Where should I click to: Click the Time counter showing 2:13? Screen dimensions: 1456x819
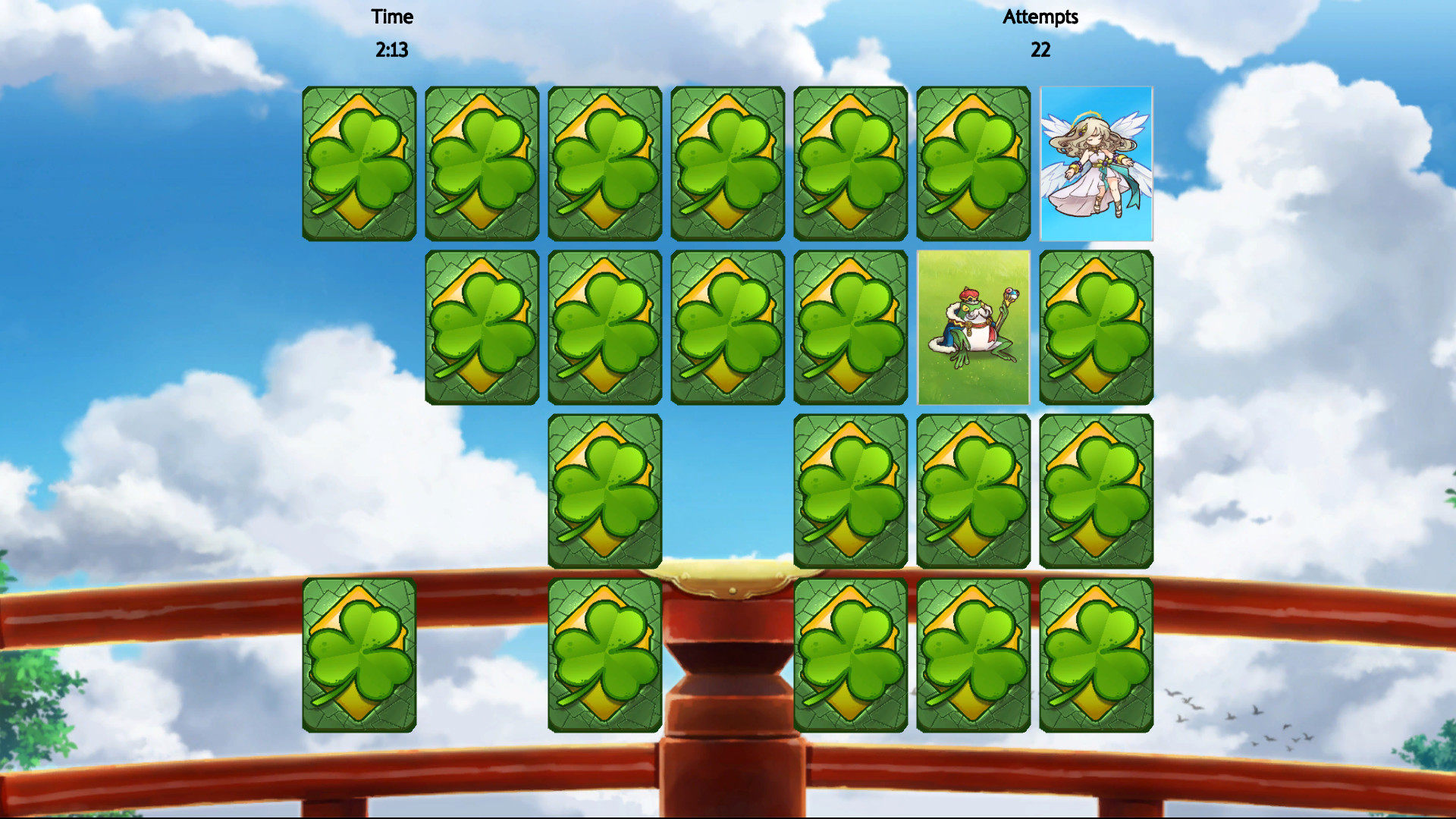[391, 50]
